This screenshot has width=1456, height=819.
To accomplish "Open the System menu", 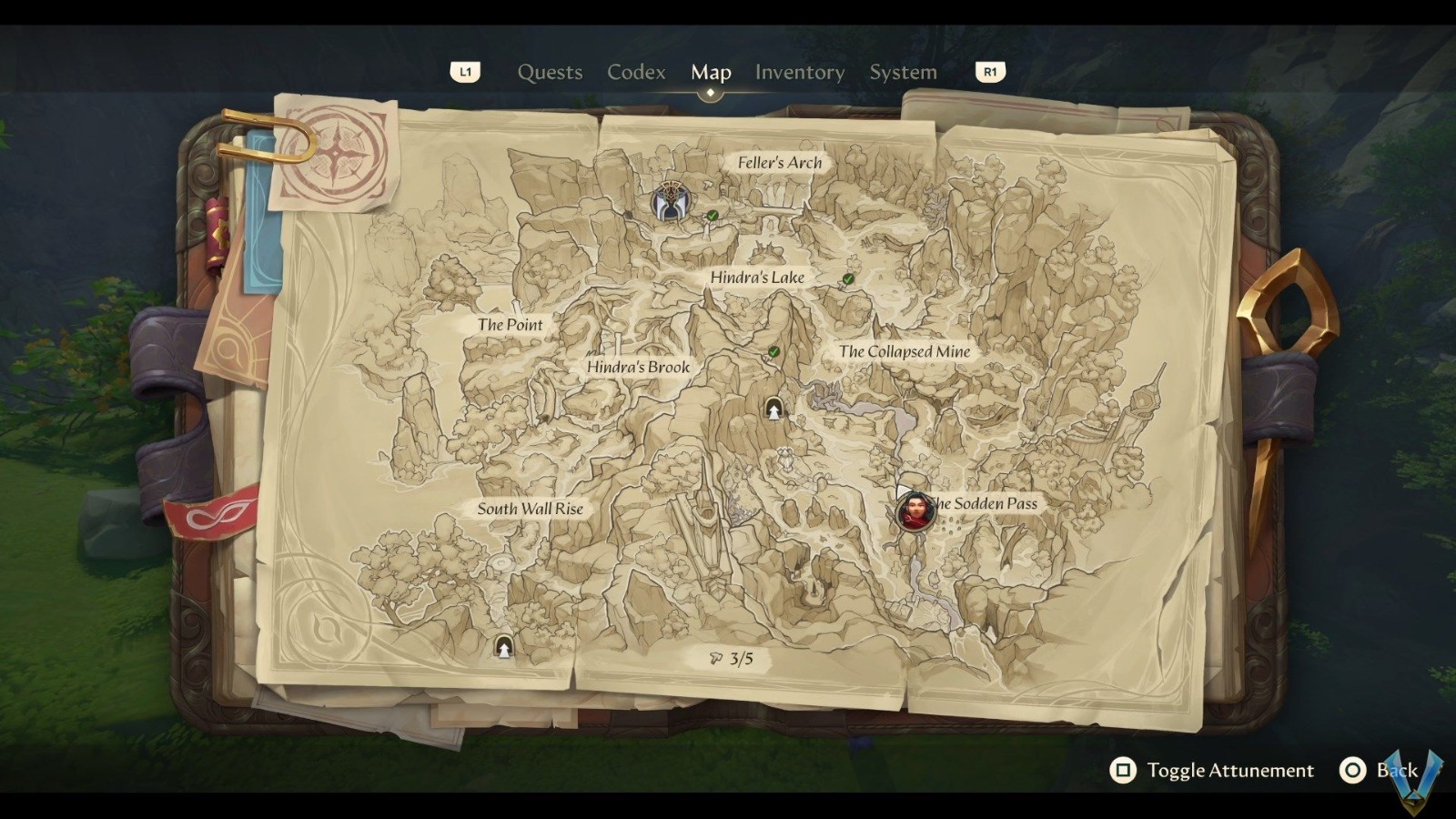I will pos(902,72).
